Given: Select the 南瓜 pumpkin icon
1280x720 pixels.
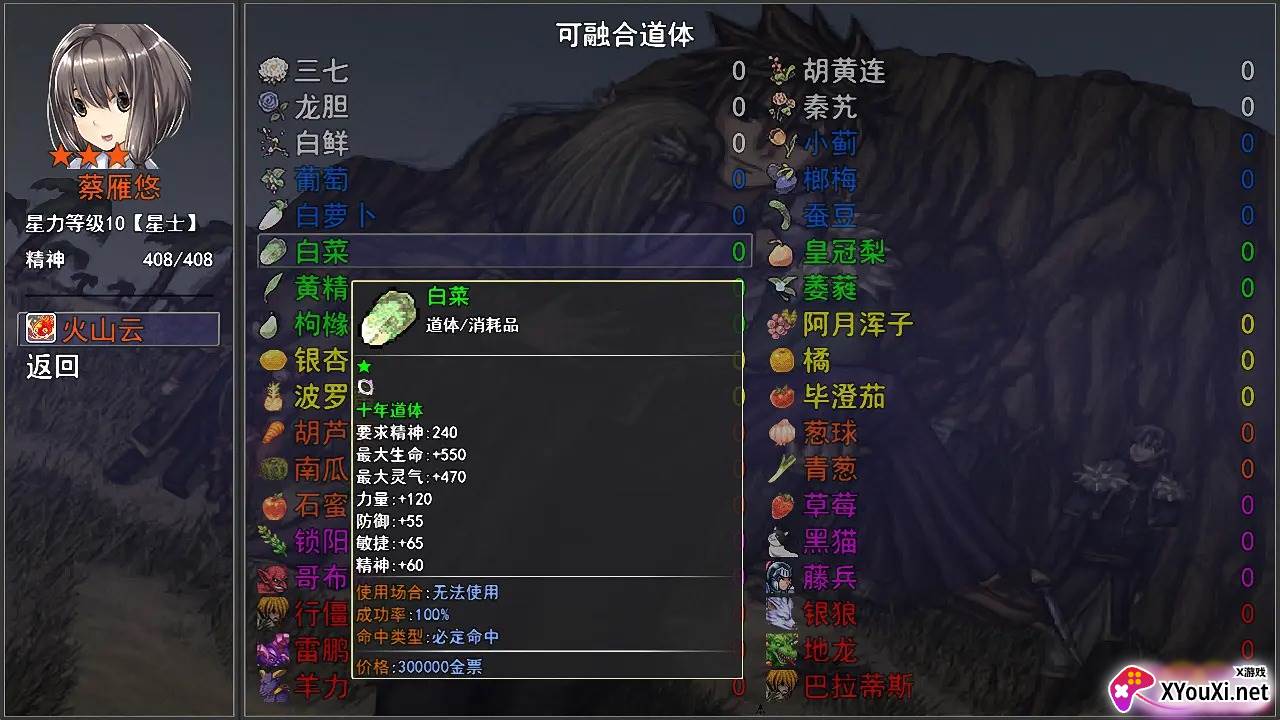Looking at the screenshot, I should (x=272, y=468).
